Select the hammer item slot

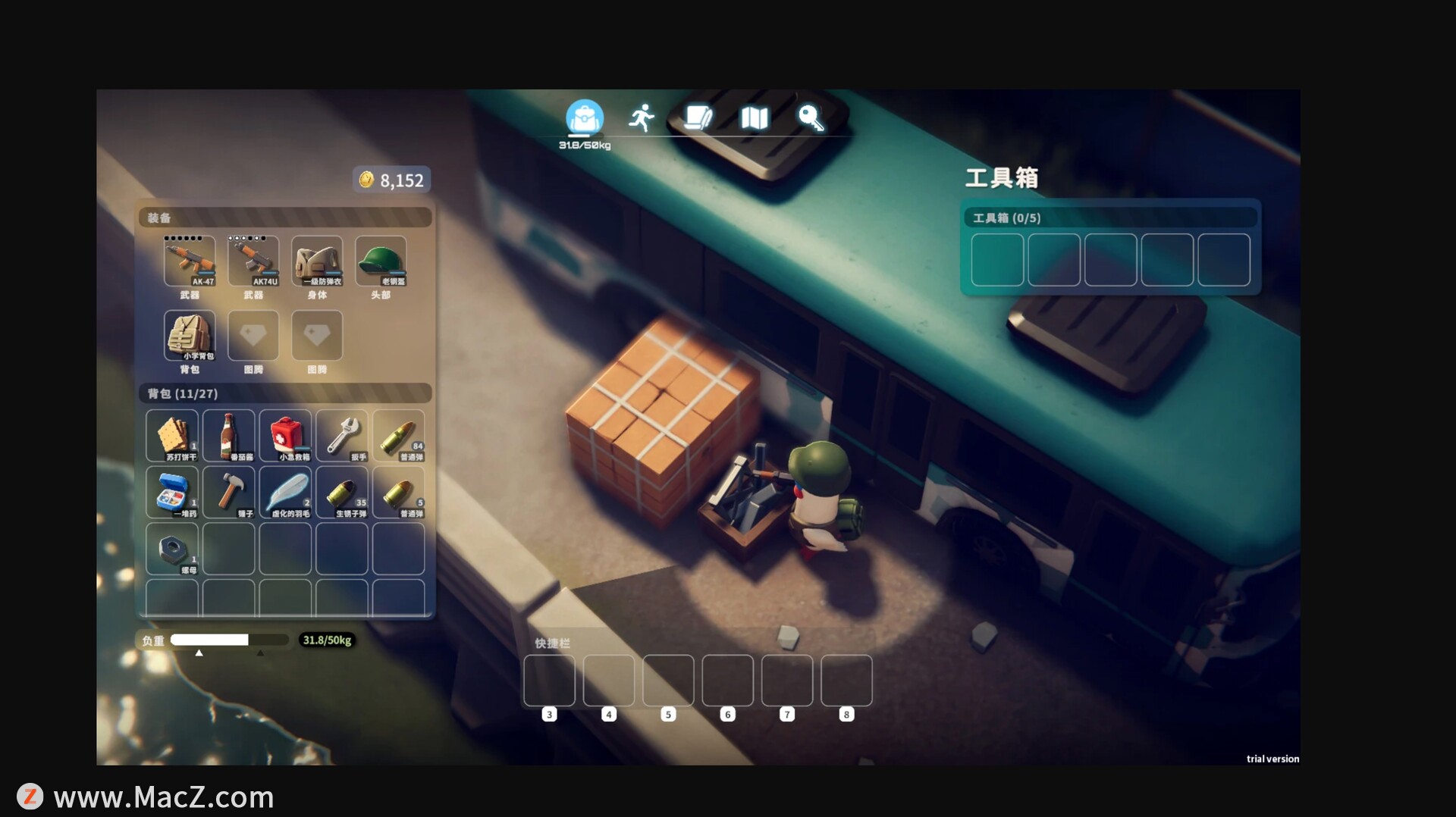(229, 492)
